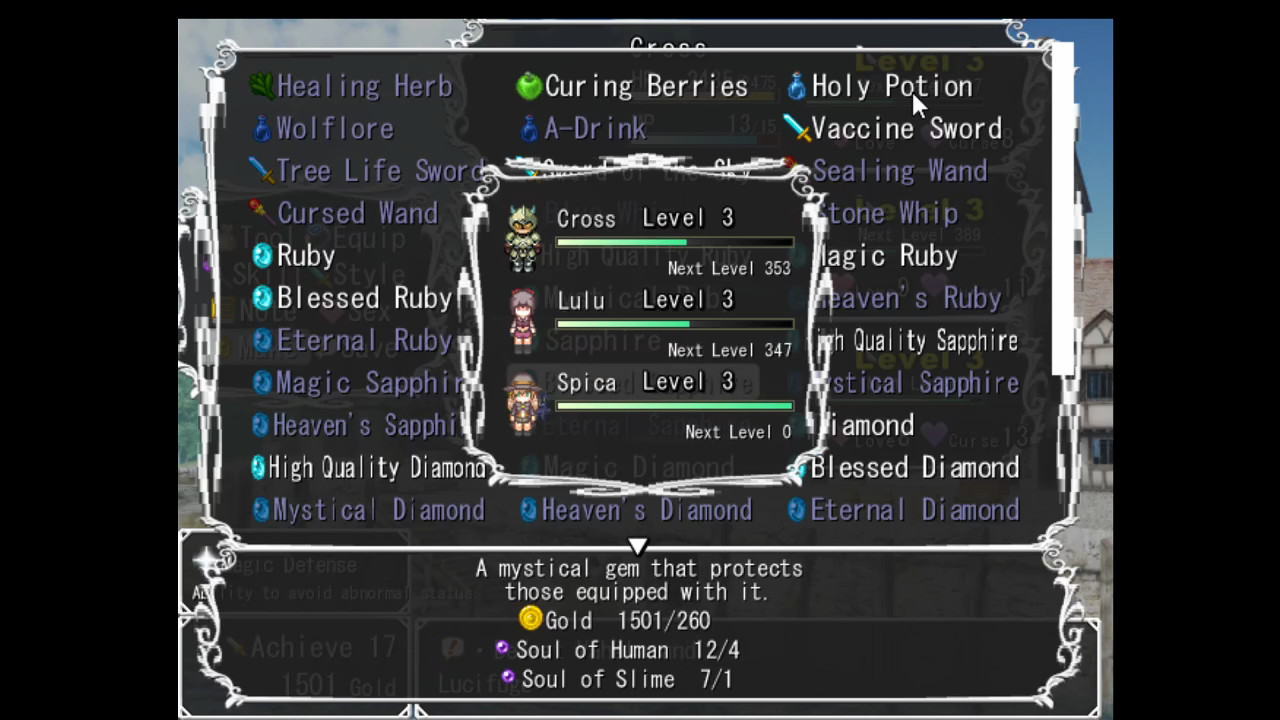Pick the Blessed Ruby item
This screenshot has height=720, width=1280.
(x=364, y=298)
